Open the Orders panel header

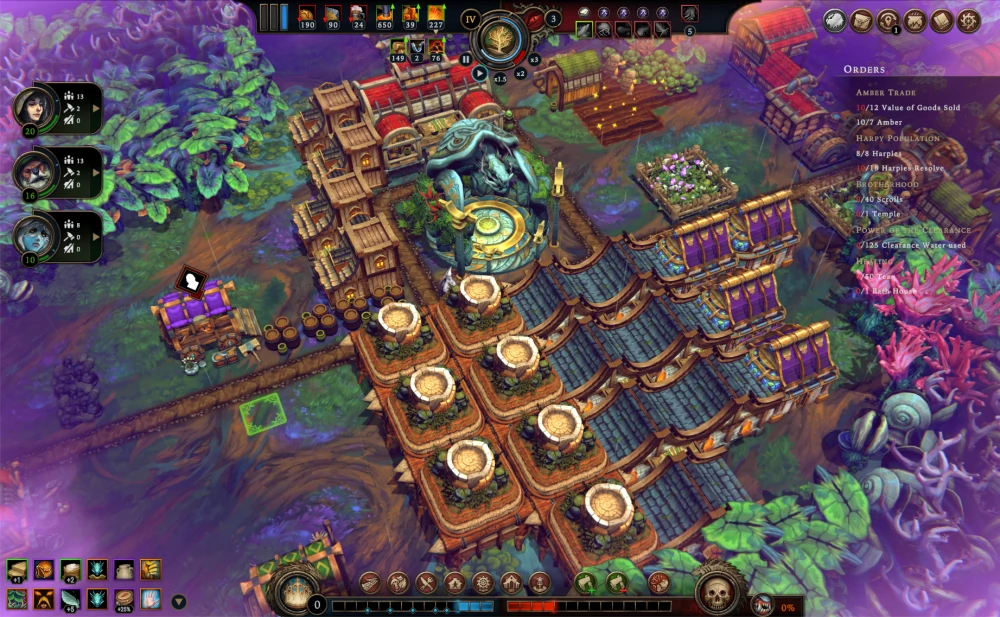click(863, 69)
